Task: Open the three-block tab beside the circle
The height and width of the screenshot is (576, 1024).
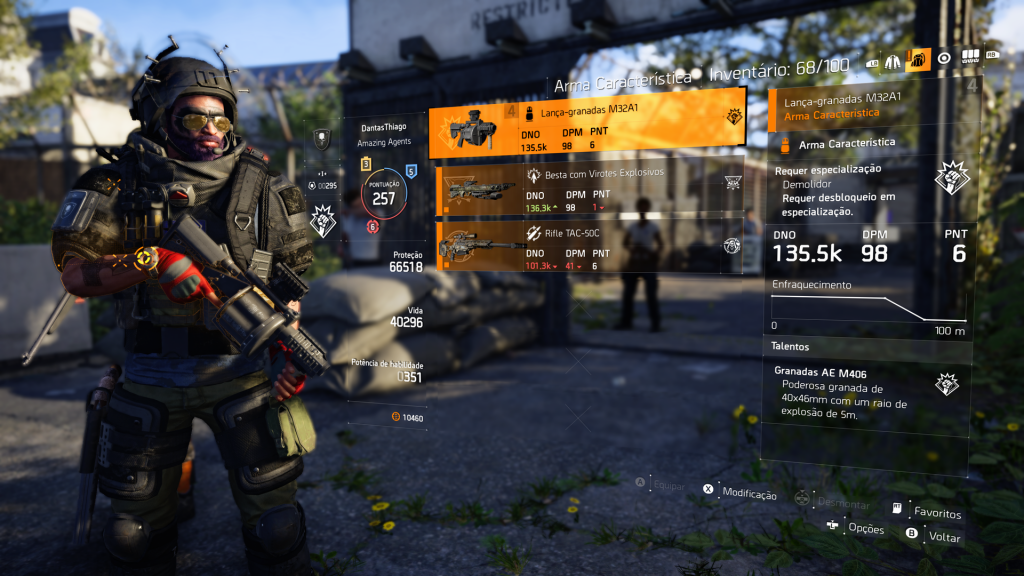Action: tap(970, 57)
